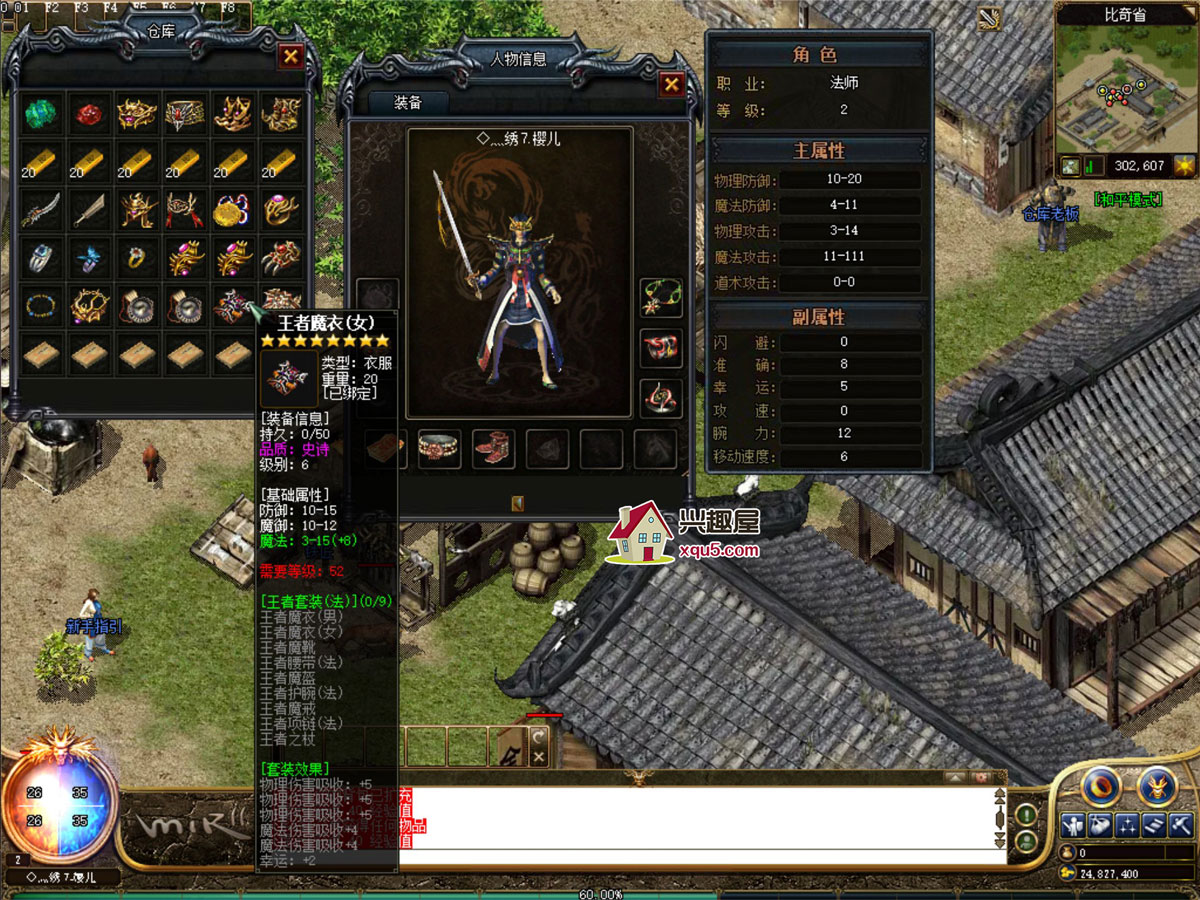Open the skills panel with sparkle icon
The height and width of the screenshot is (900, 1200).
(1127, 826)
